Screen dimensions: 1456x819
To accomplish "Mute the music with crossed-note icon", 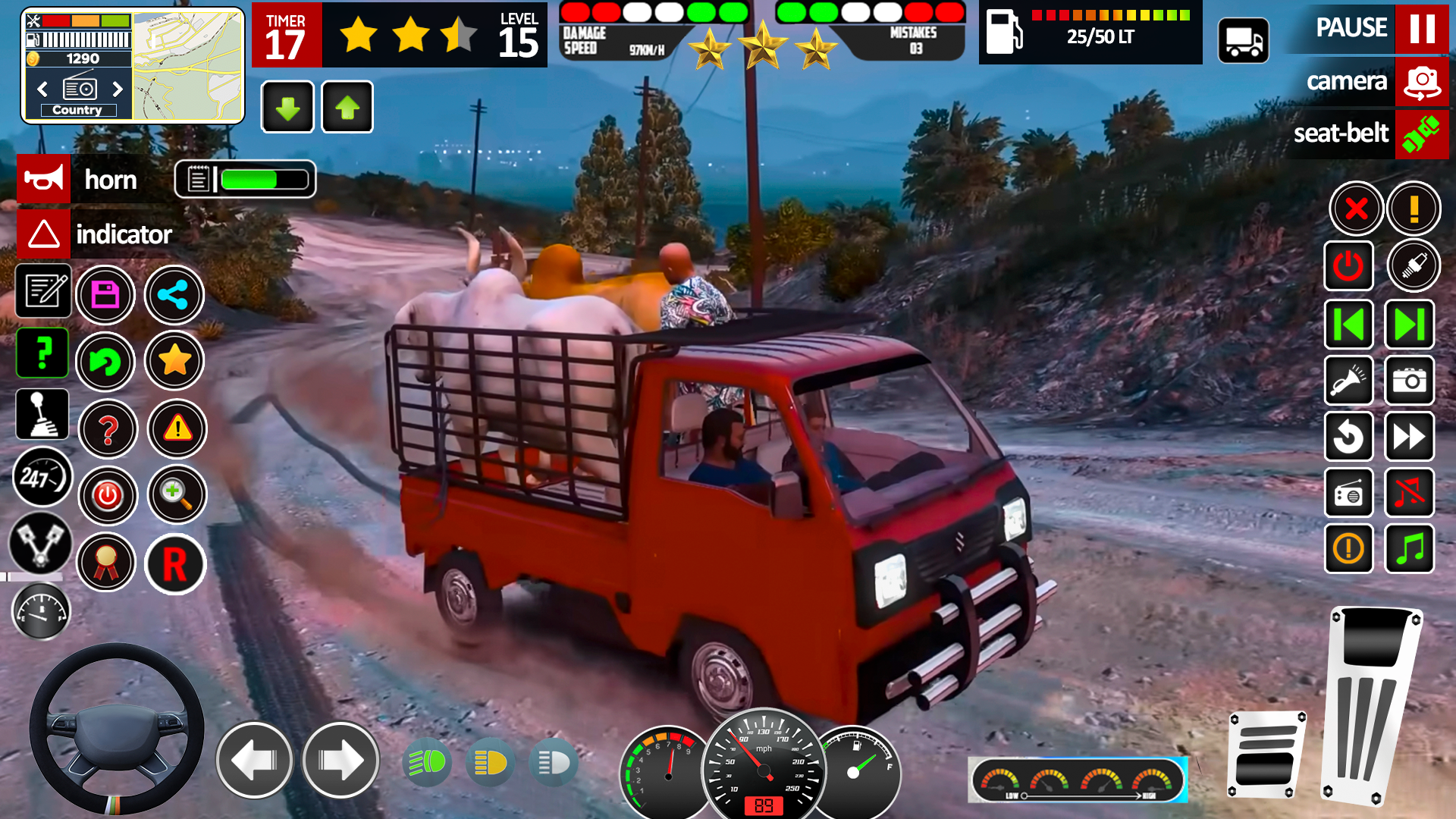I will [x=1409, y=493].
